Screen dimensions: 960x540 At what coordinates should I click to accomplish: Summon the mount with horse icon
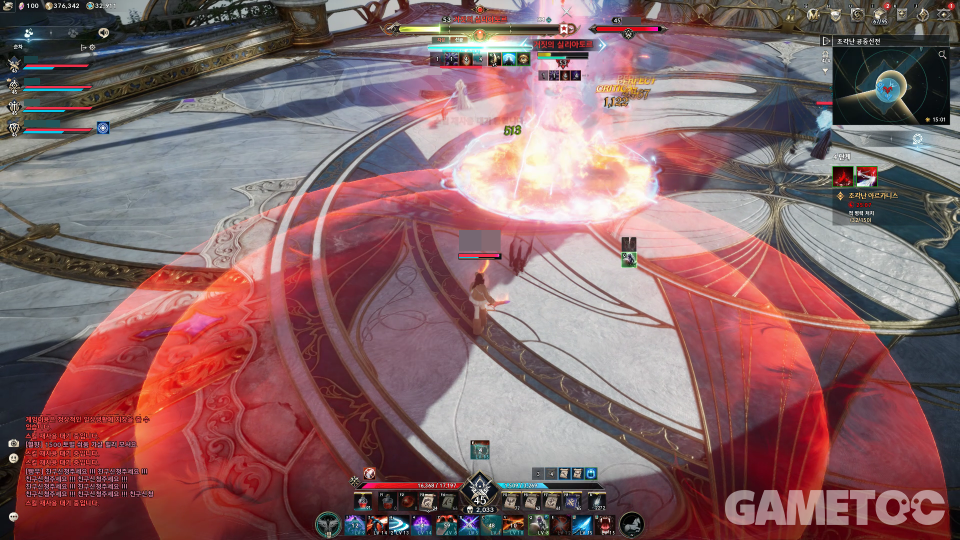(x=631, y=523)
